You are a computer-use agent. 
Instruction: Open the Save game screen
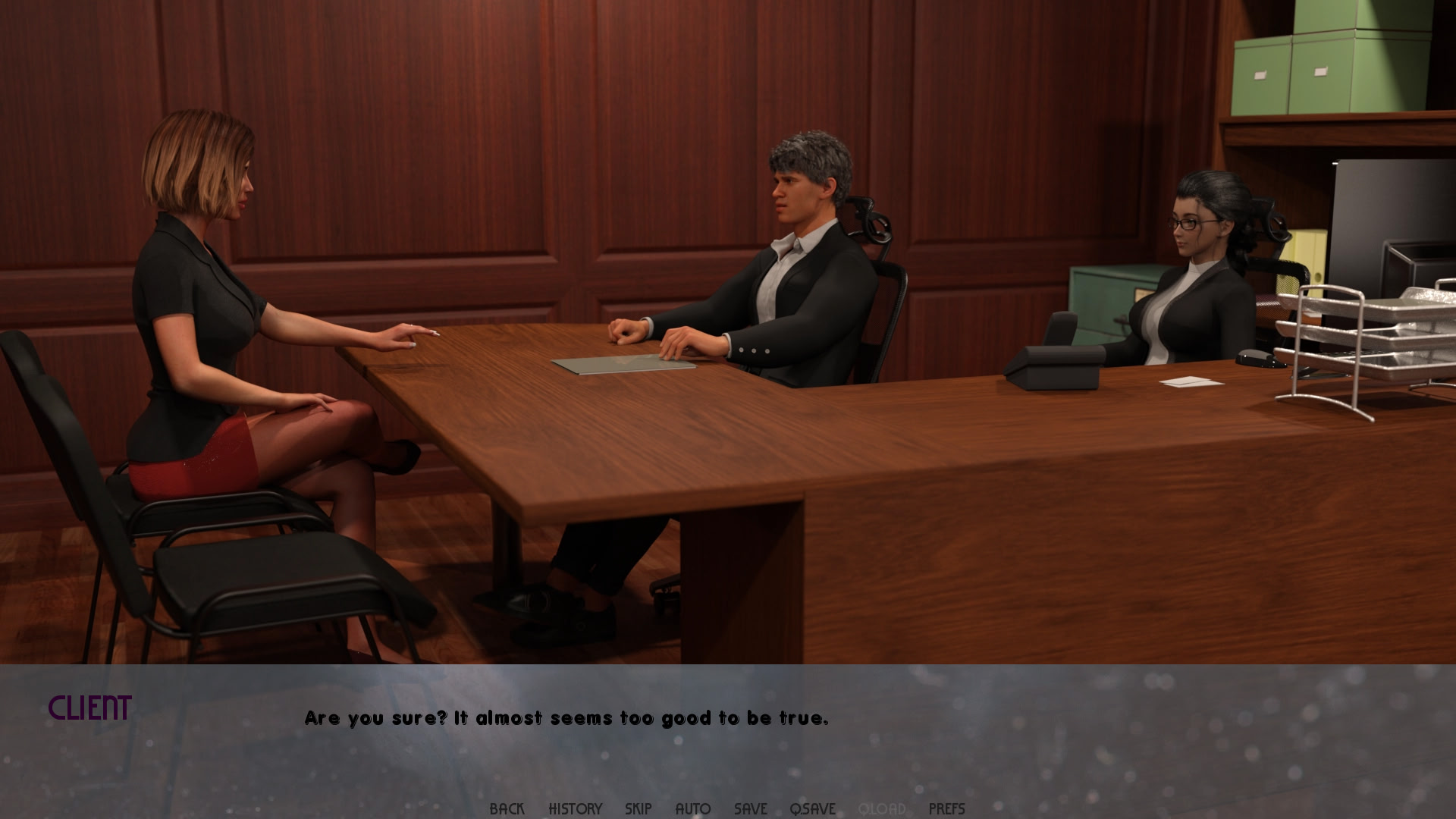click(750, 808)
